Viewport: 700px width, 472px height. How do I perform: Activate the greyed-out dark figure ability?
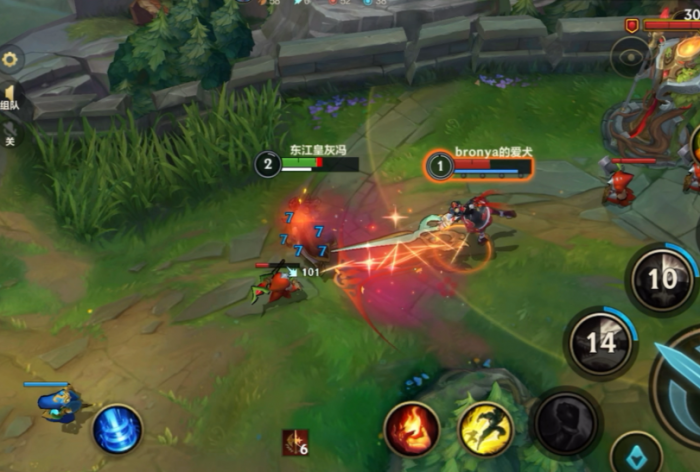click(x=566, y=422)
